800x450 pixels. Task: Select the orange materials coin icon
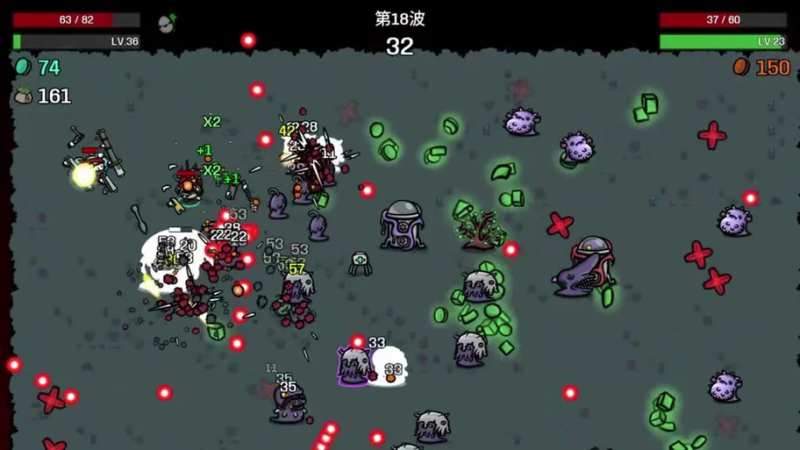pos(741,67)
